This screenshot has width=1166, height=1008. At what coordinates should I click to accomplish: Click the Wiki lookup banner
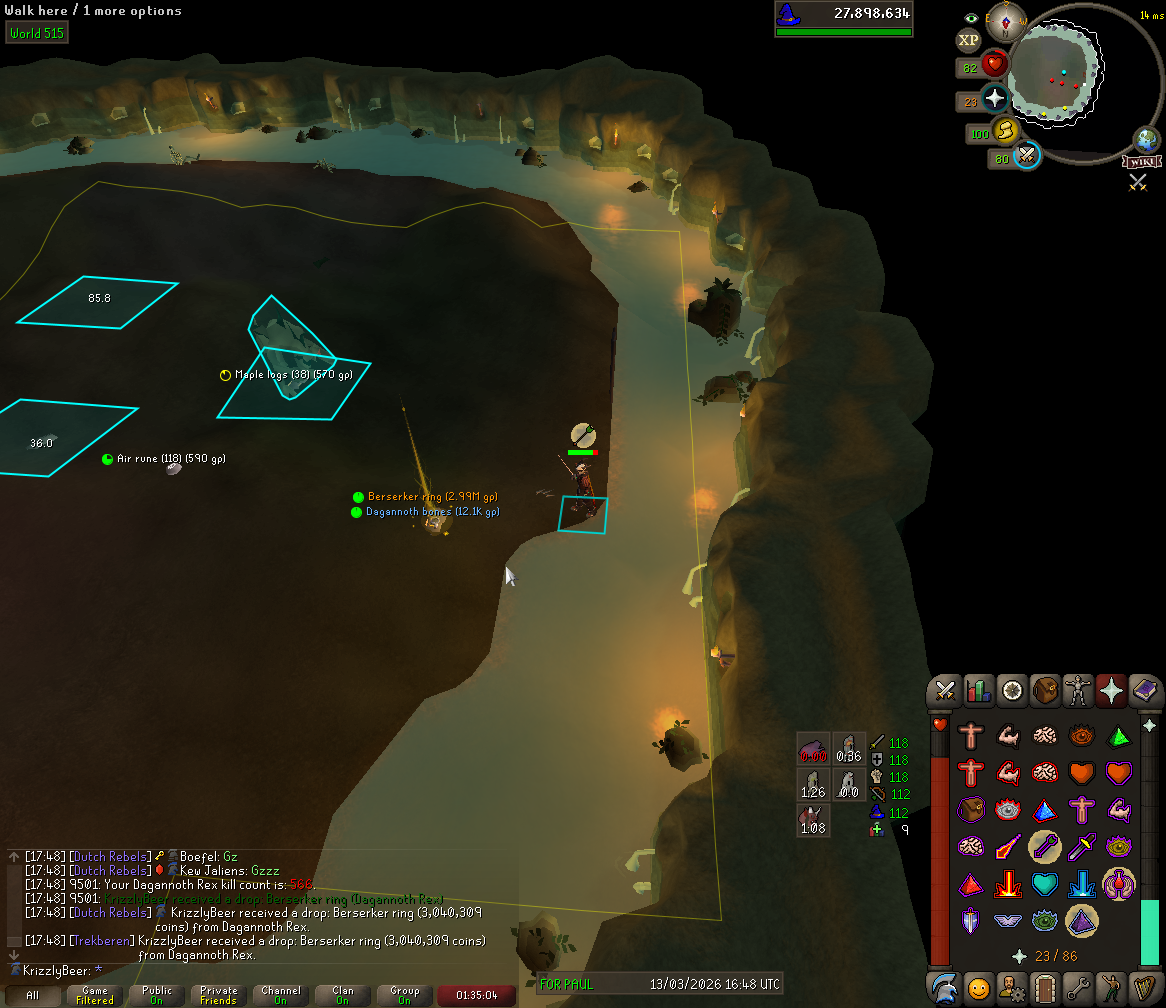(x=1140, y=161)
